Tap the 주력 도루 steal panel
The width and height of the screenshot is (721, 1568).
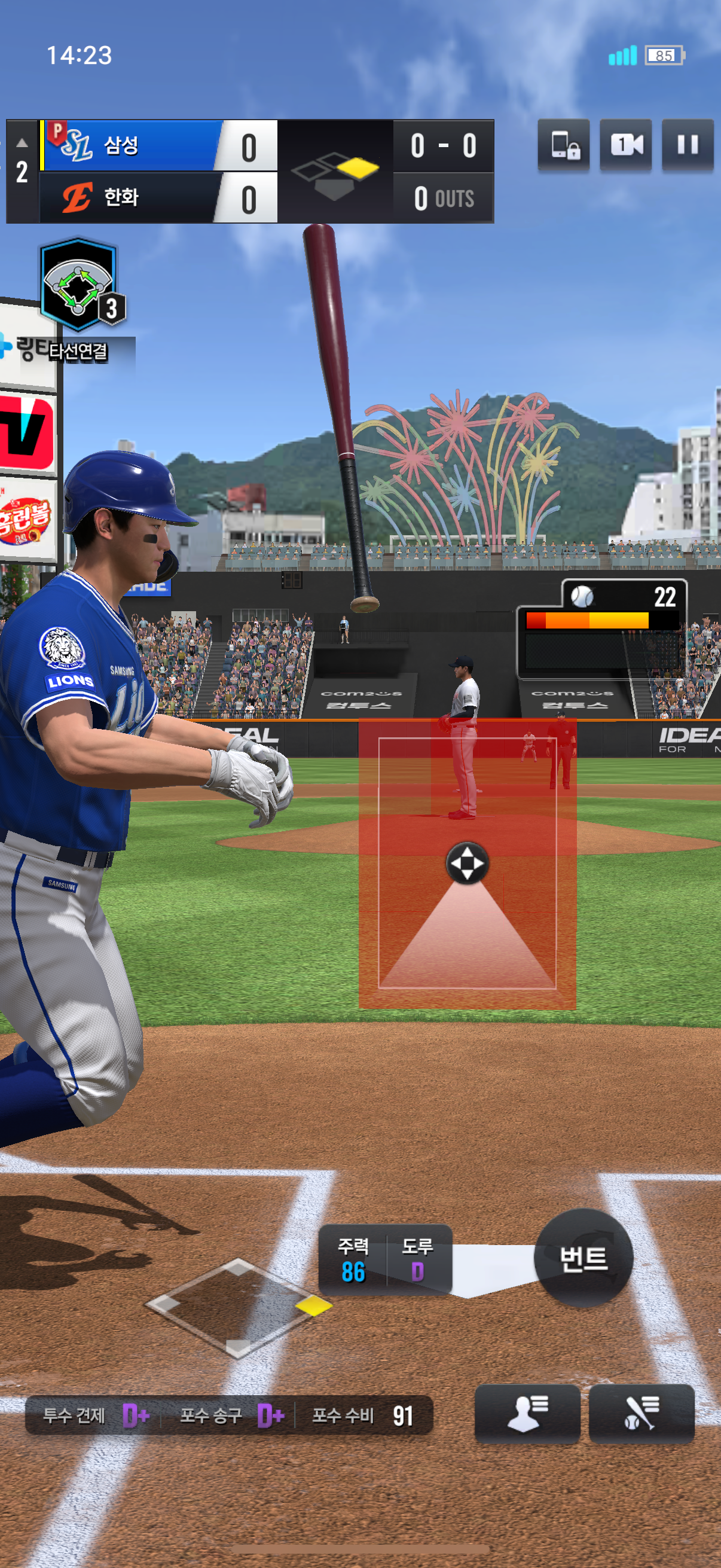click(x=385, y=1259)
